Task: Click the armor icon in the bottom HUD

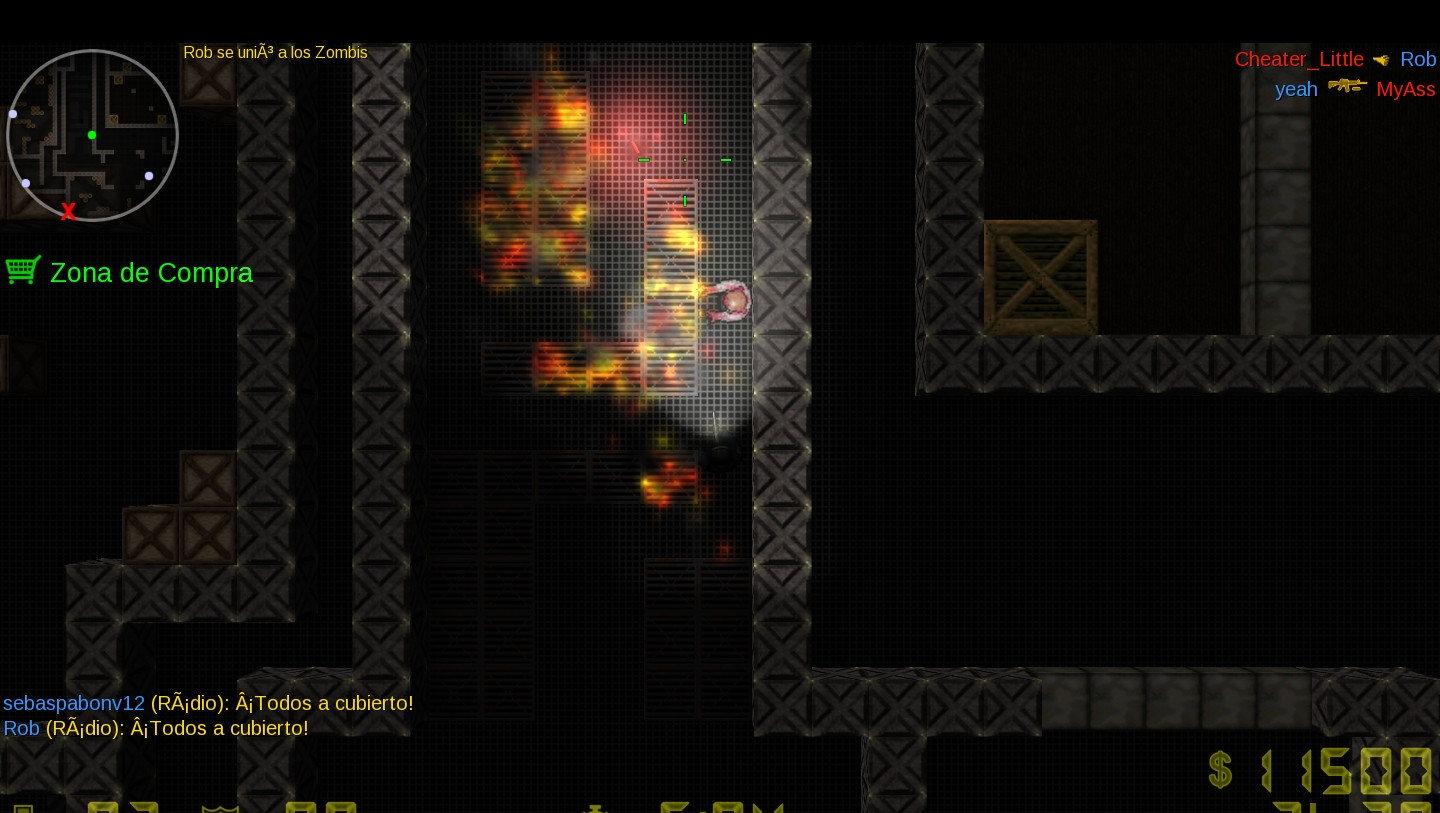Action: tap(220, 808)
